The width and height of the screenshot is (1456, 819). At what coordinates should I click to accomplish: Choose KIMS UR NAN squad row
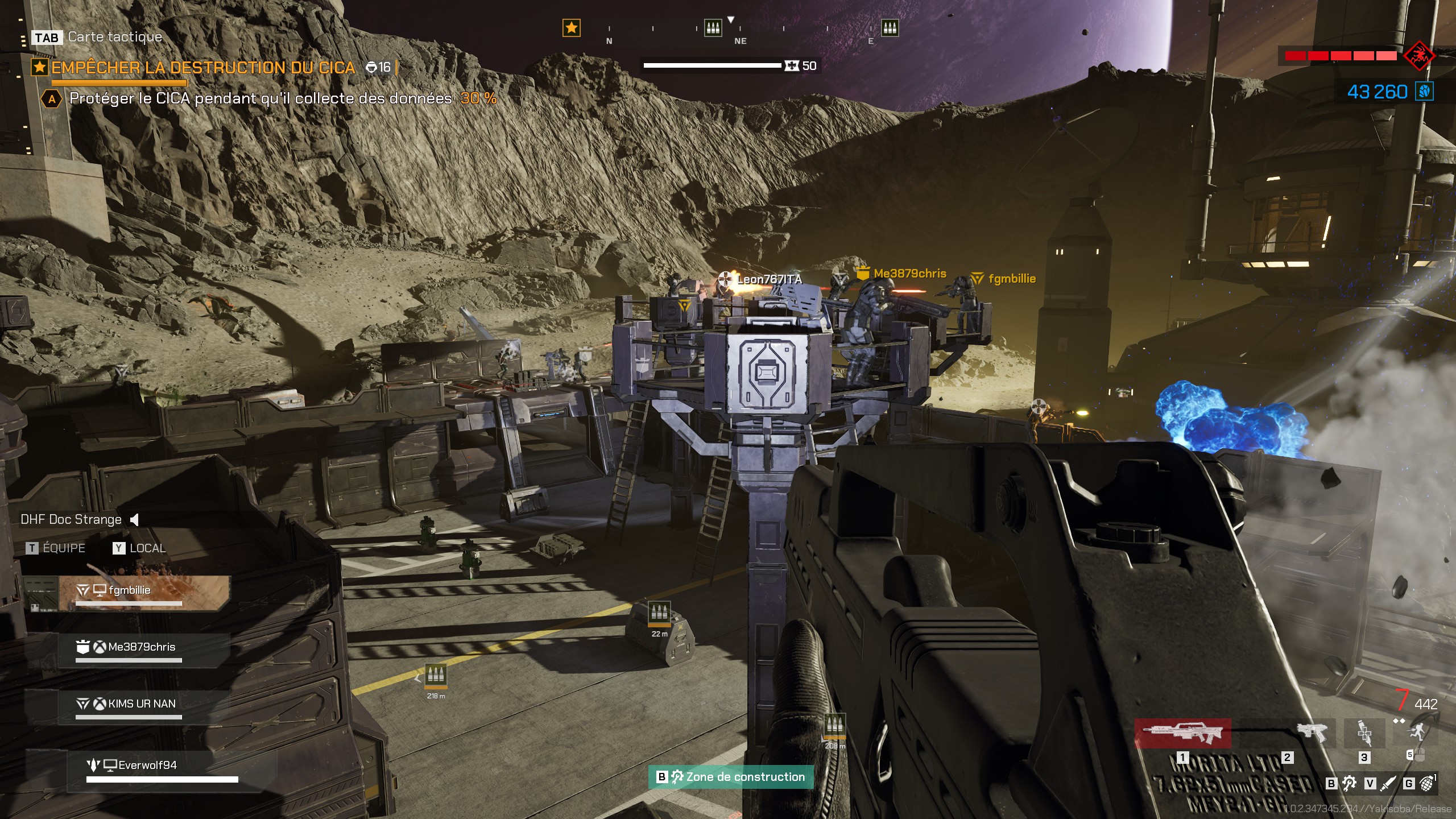click(x=141, y=704)
